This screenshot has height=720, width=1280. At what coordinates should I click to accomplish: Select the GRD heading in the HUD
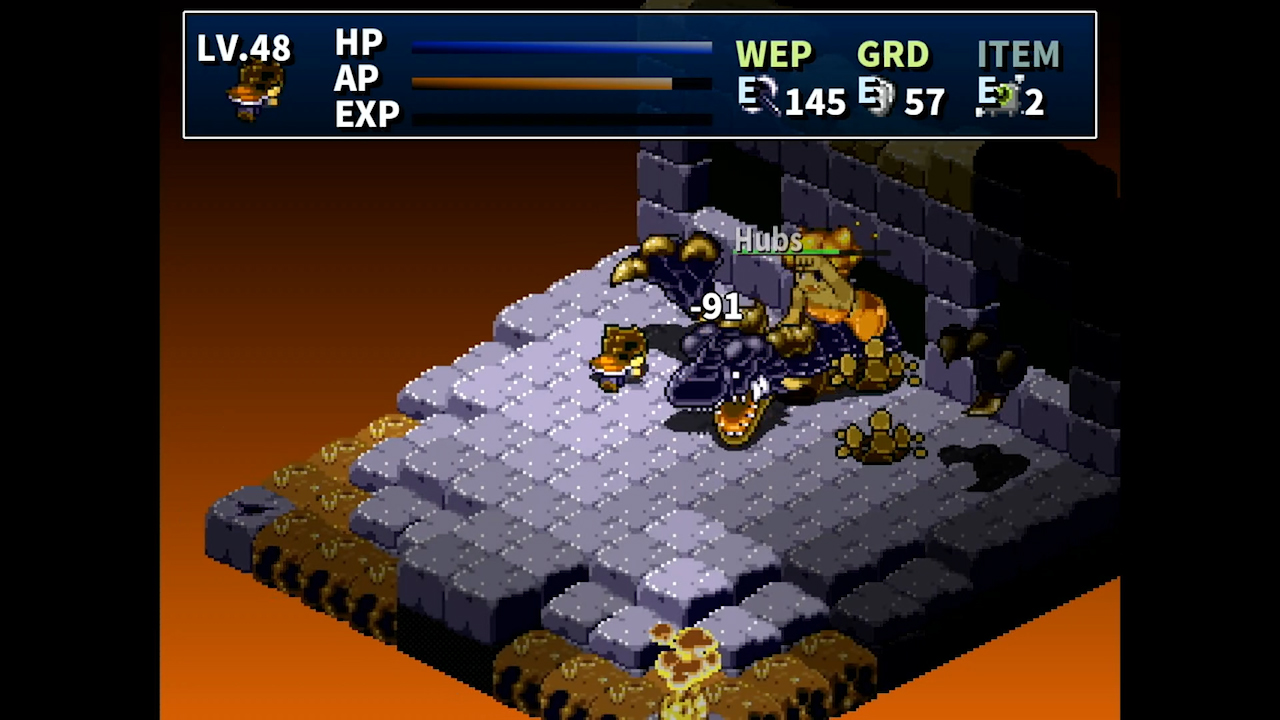click(x=892, y=55)
